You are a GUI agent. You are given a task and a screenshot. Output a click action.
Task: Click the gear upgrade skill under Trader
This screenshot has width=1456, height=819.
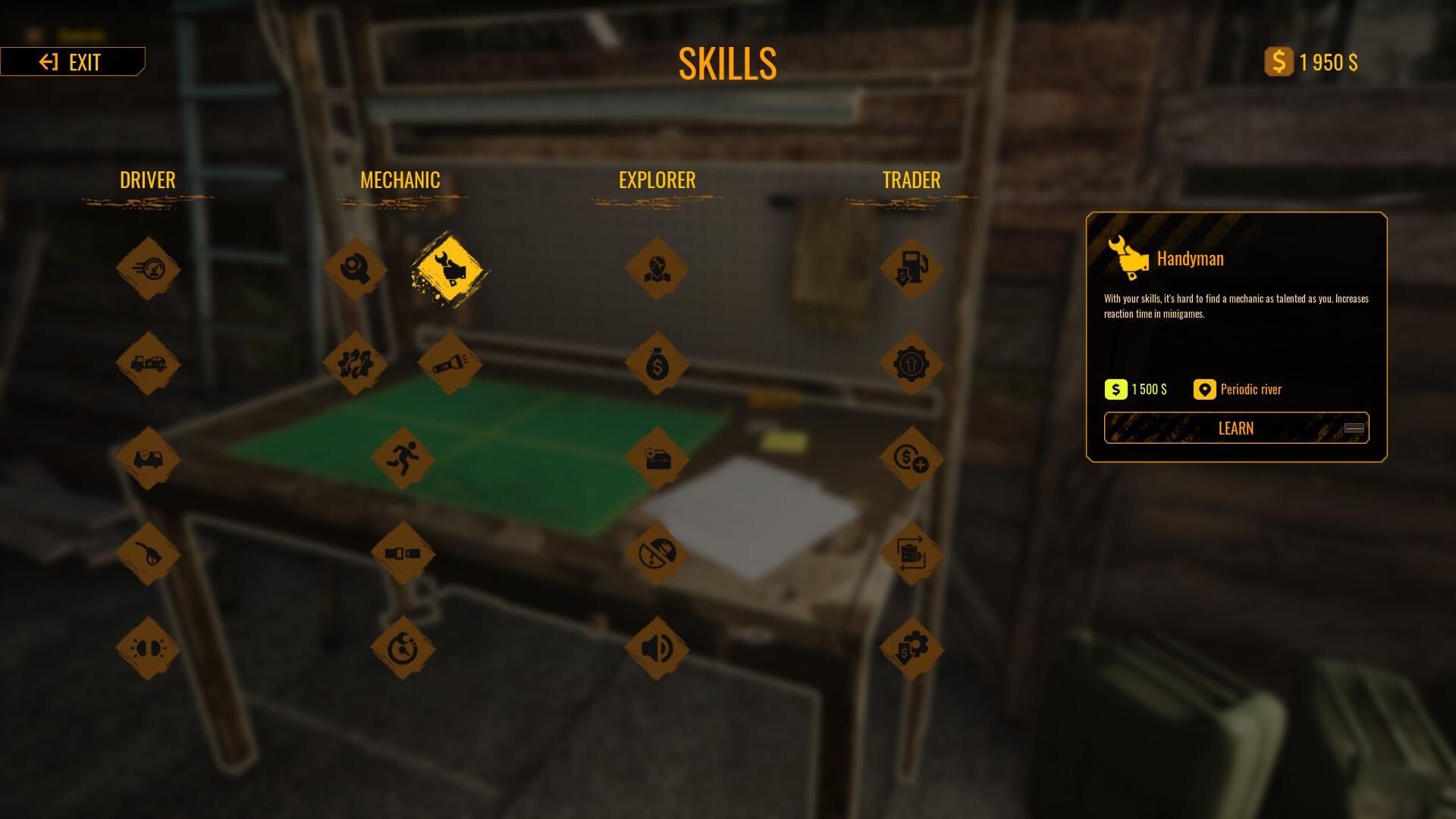pos(912,362)
